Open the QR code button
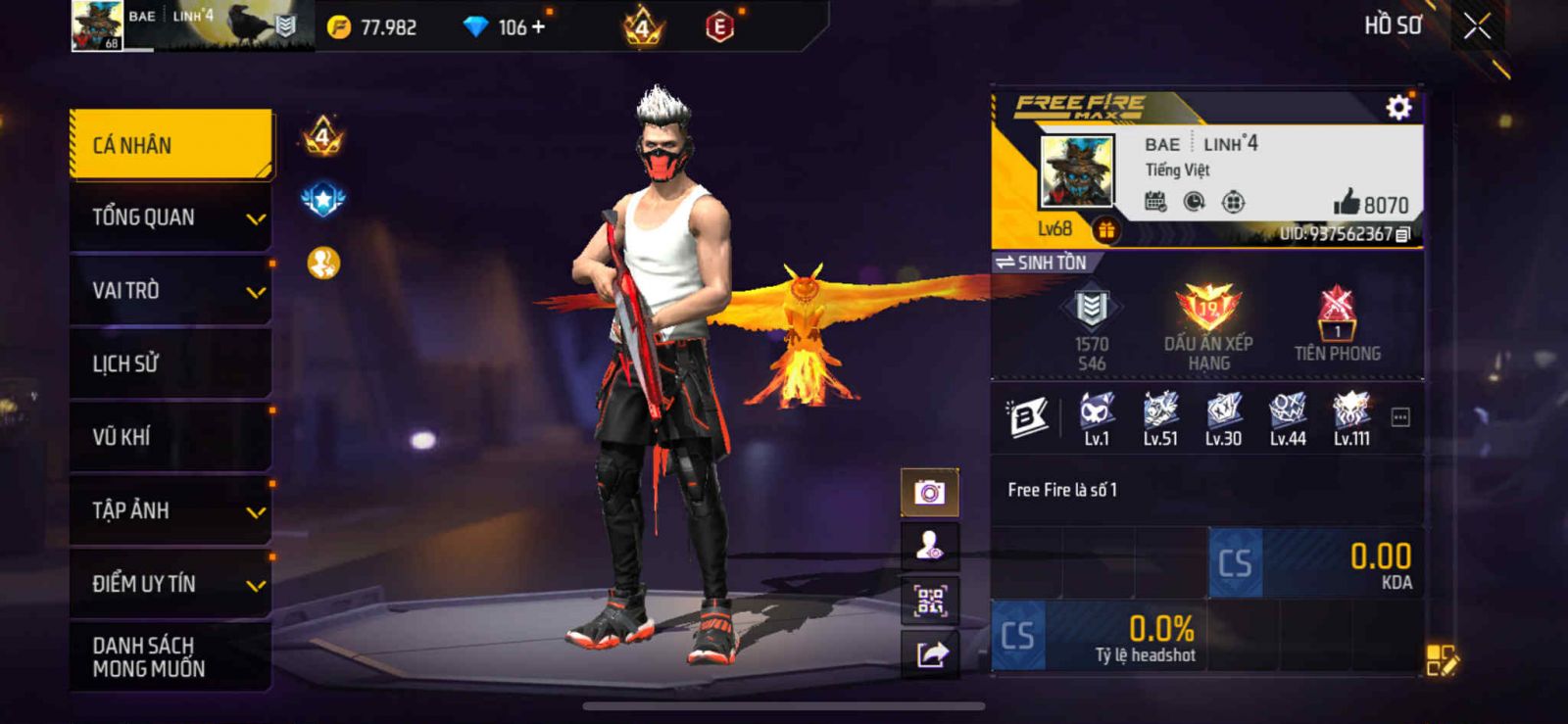1568x724 pixels. 929,601
